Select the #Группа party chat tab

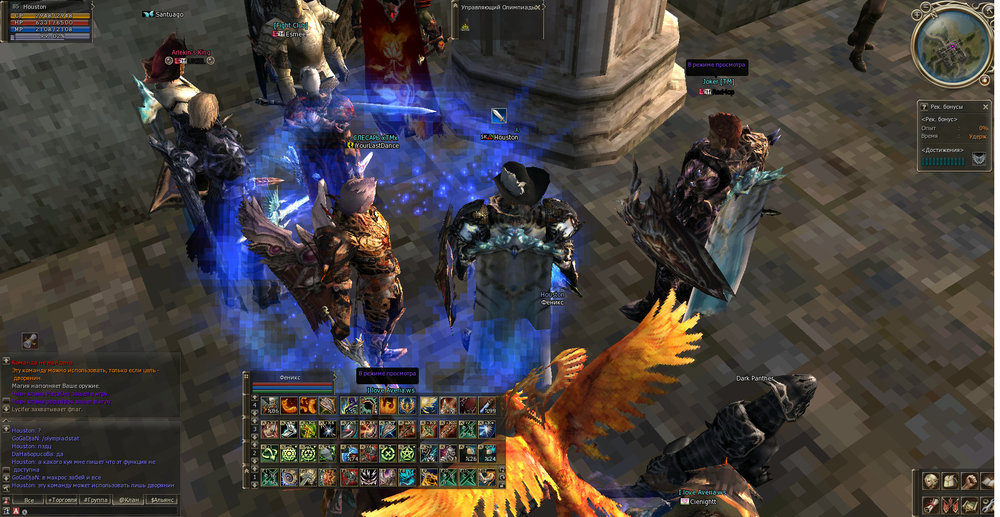pyautogui.click(x=96, y=500)
